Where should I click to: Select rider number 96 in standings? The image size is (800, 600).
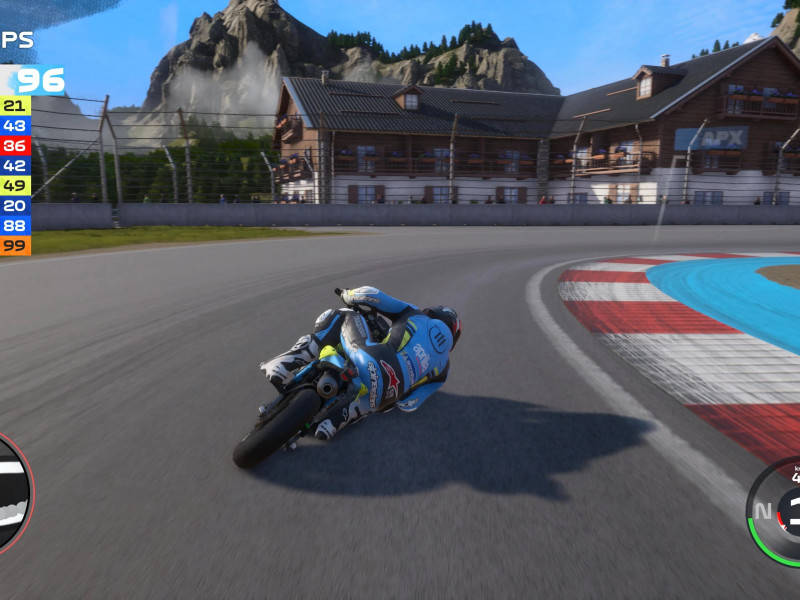pos(38,80)
